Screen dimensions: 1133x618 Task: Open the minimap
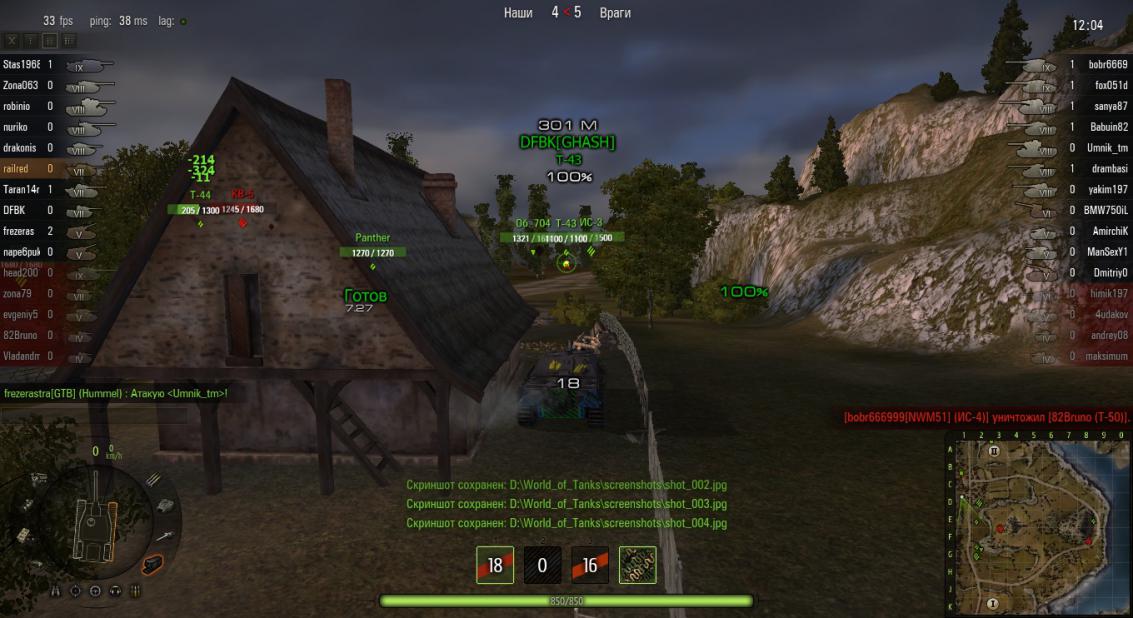[x=1037, y=524]
